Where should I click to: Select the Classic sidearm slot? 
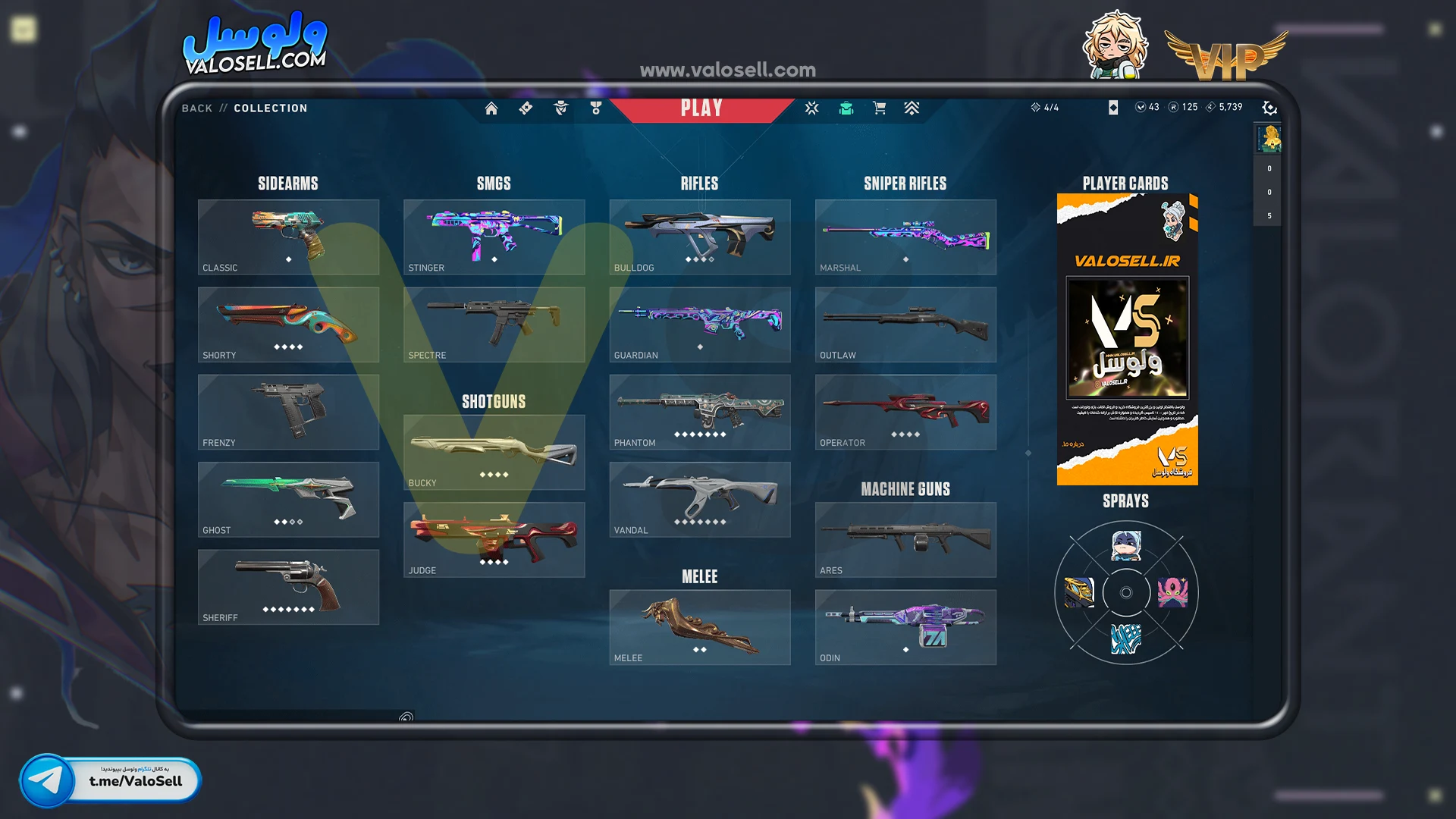click(x=288, y=237)
